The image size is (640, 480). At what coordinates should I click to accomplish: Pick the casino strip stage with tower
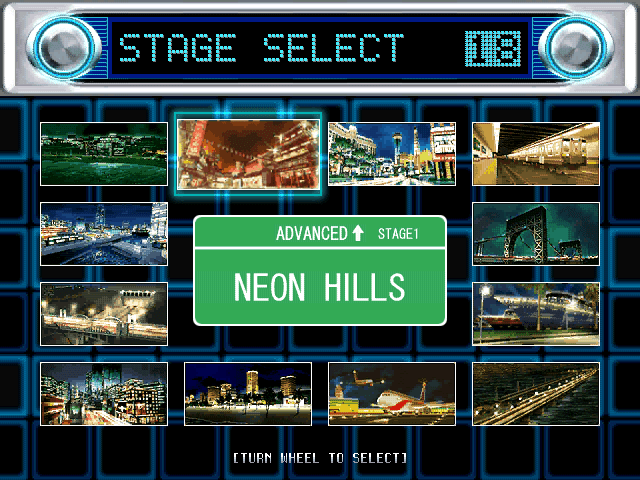click(392, 154)
